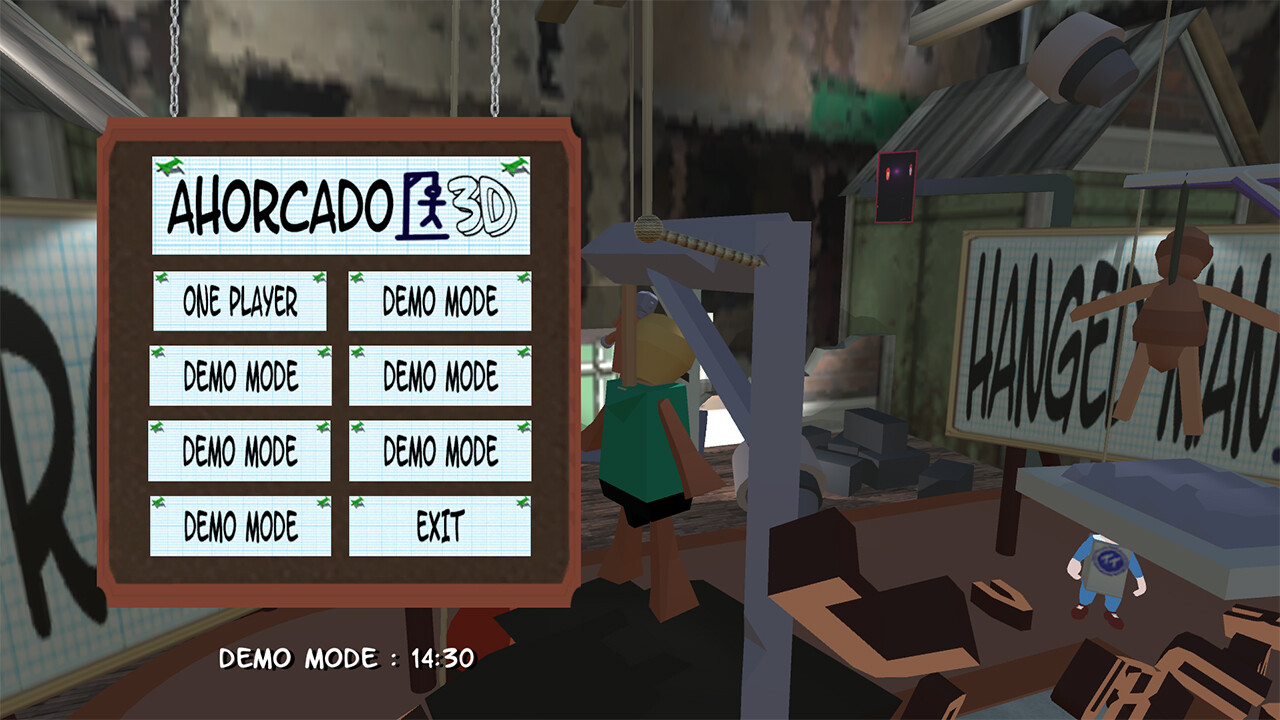The image size is (1280, 720).
Task: Select DEMO MODE below ONE PLAYER
Action: point(240,375)
